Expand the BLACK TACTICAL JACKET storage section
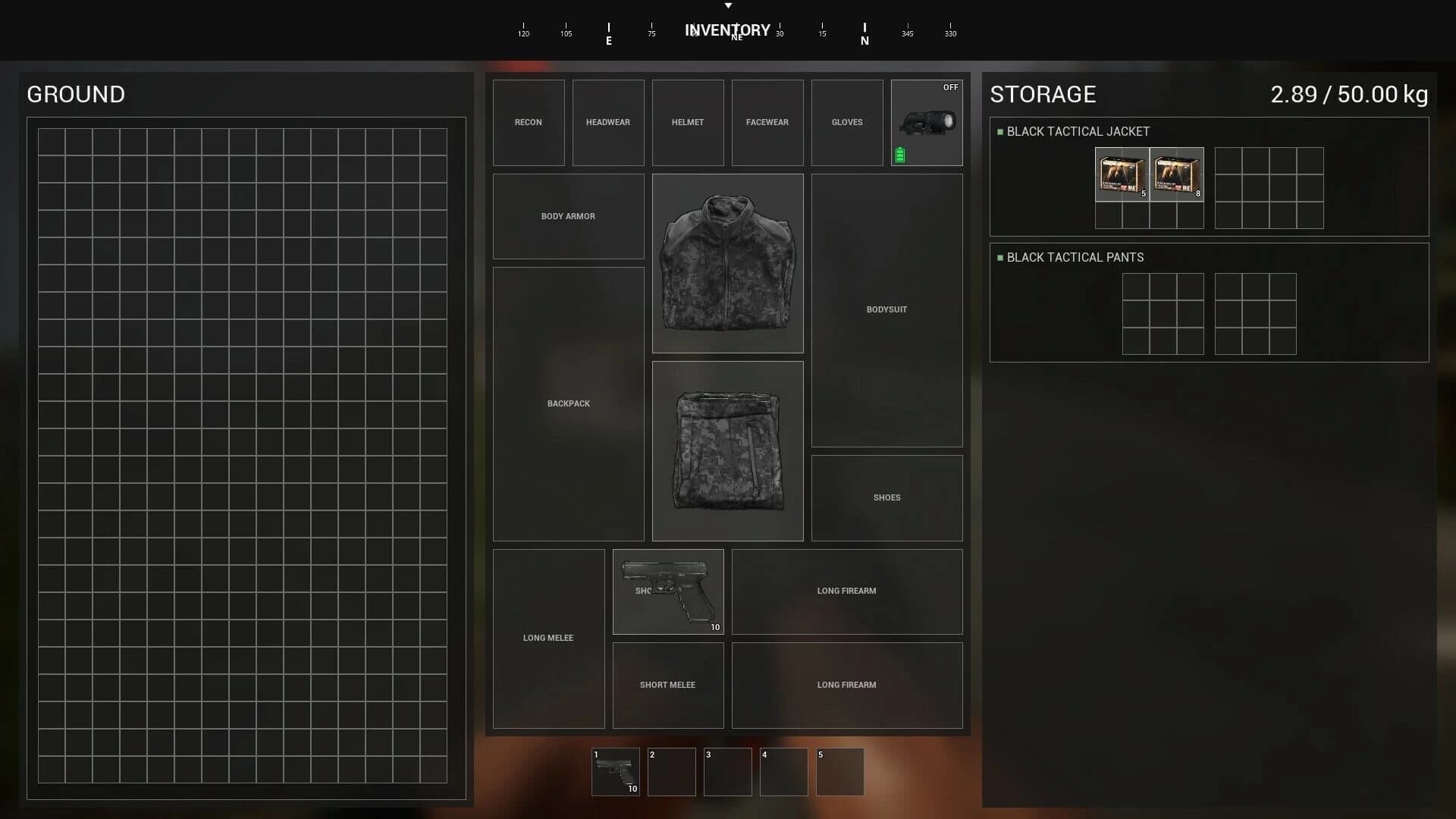1456x819 pixels. click(x=1078, y=130)
